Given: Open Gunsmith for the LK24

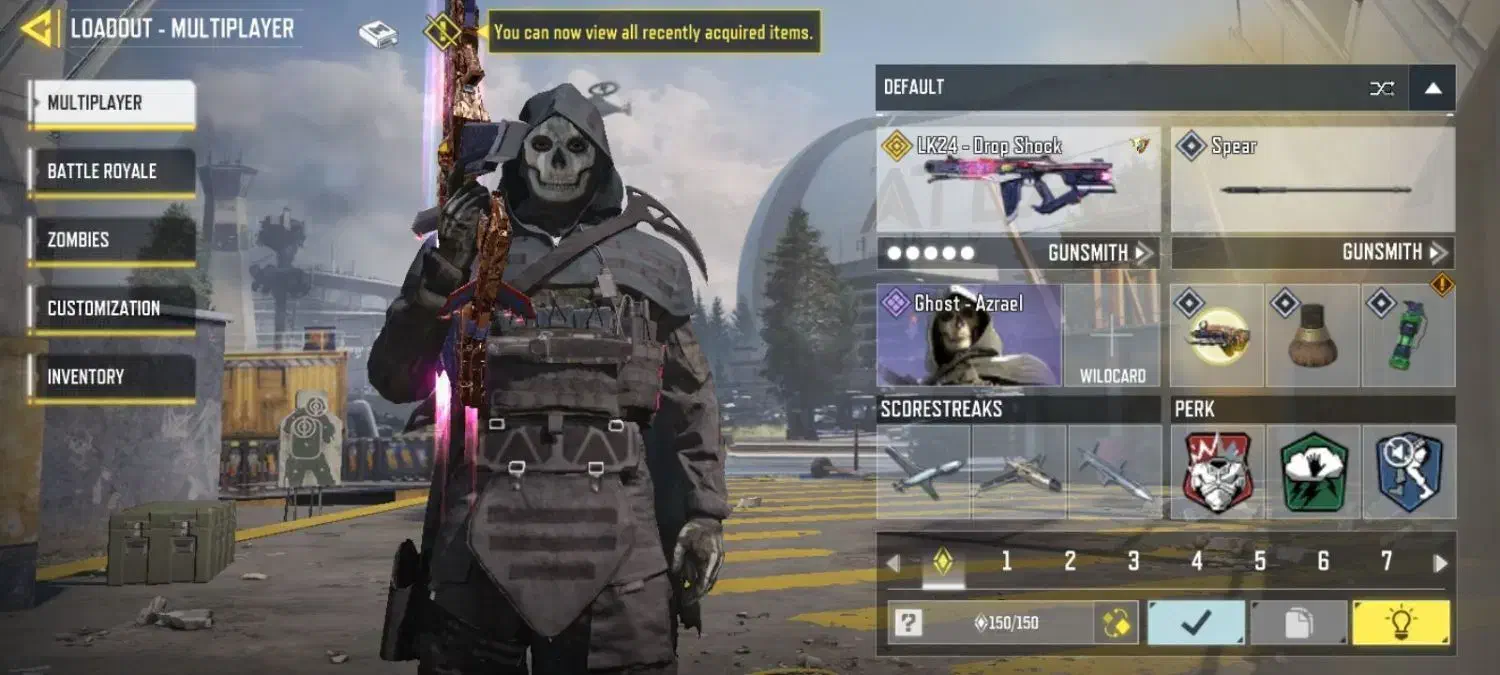Looking at the screenshot, I should point(1100,253).
